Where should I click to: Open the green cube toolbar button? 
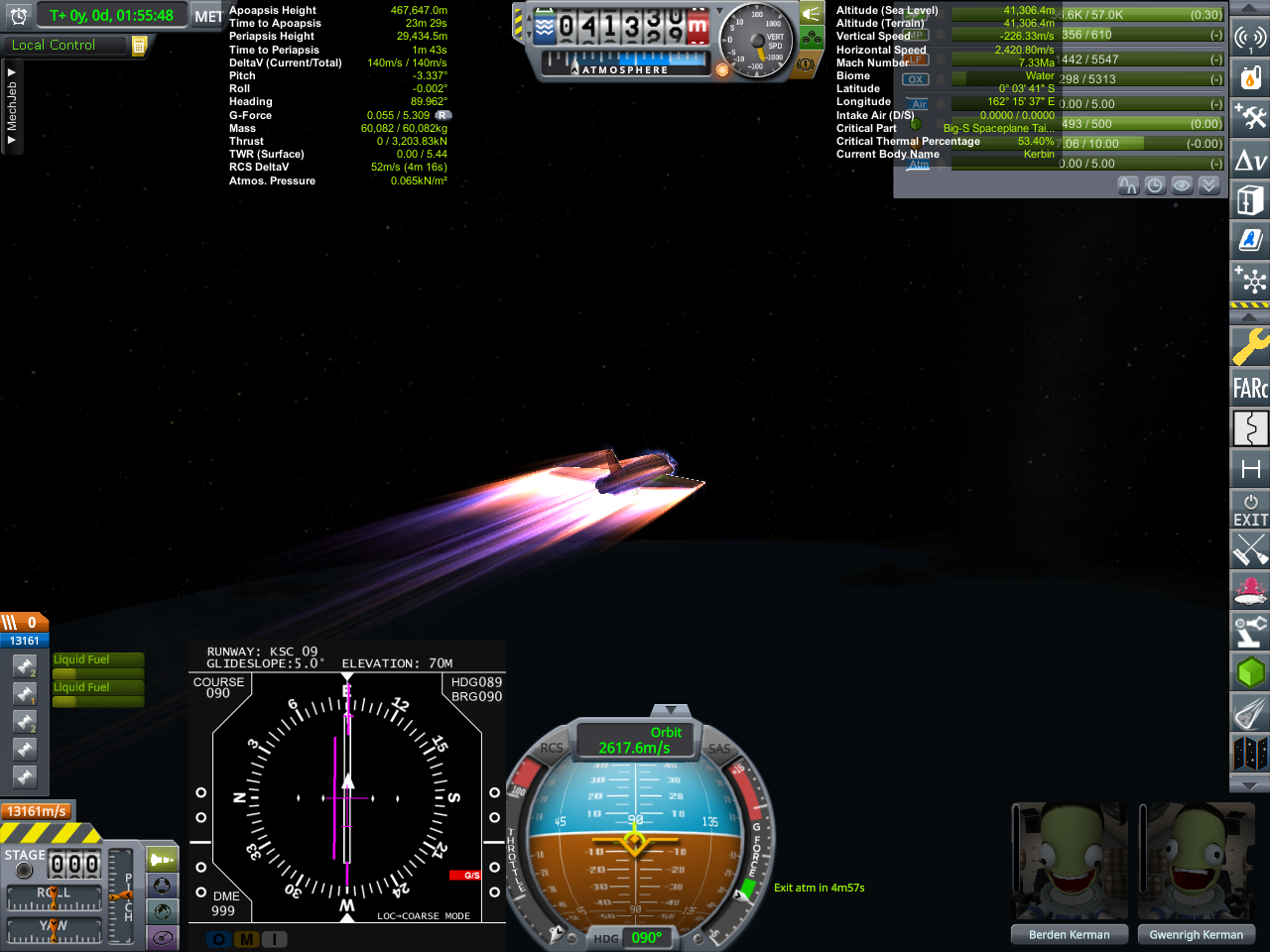point(1250,672)
